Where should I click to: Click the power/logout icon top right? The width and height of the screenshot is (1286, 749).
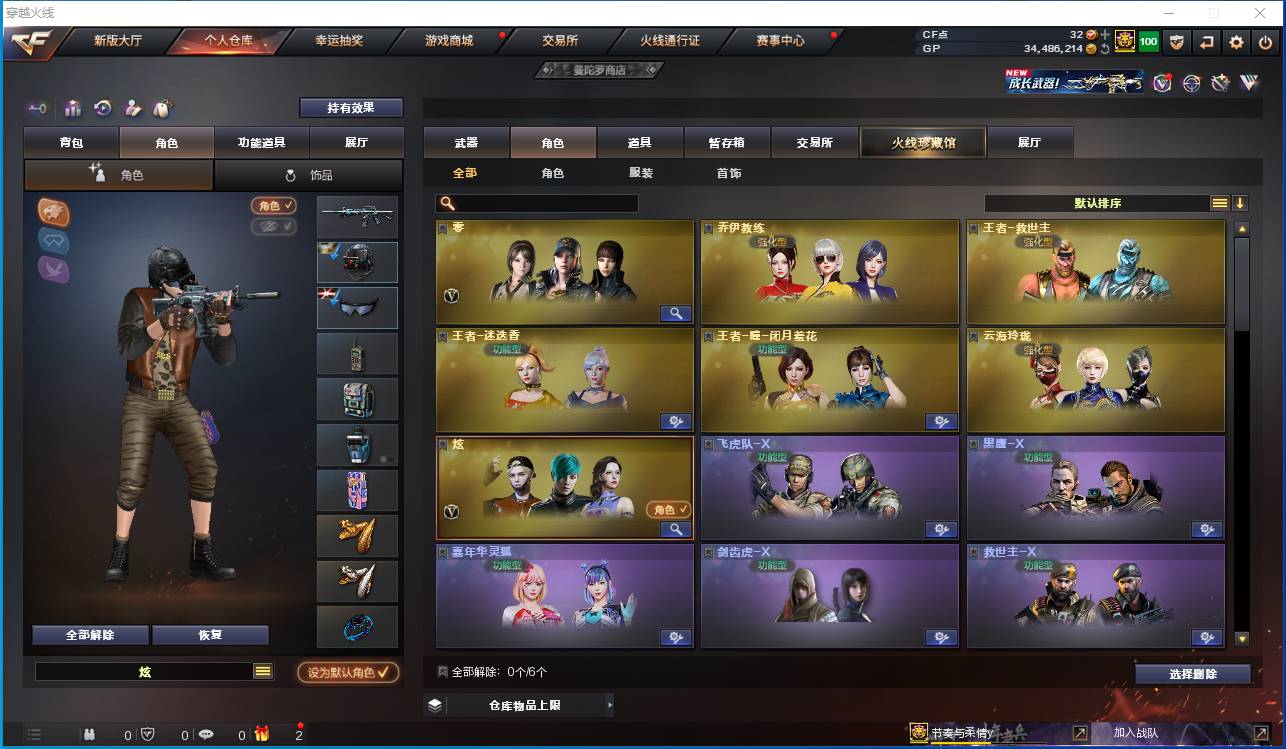[1263, 41]
